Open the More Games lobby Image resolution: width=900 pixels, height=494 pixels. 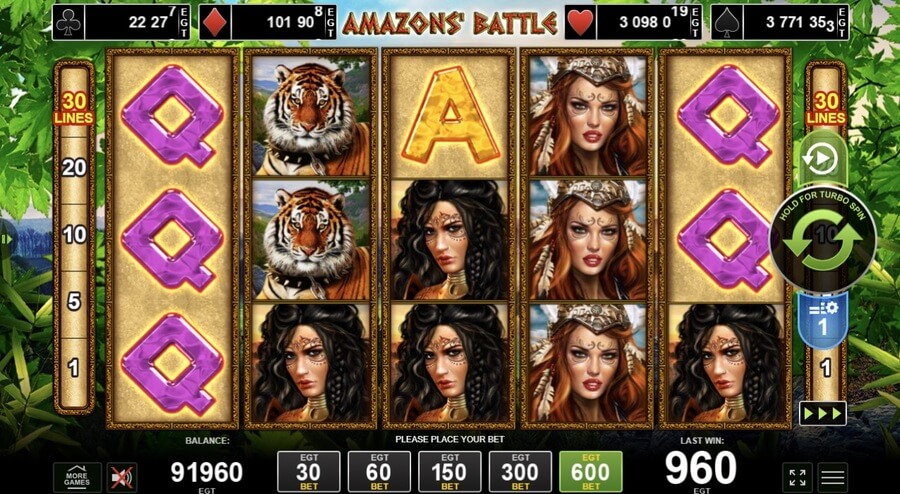click(x=77, y=477)
